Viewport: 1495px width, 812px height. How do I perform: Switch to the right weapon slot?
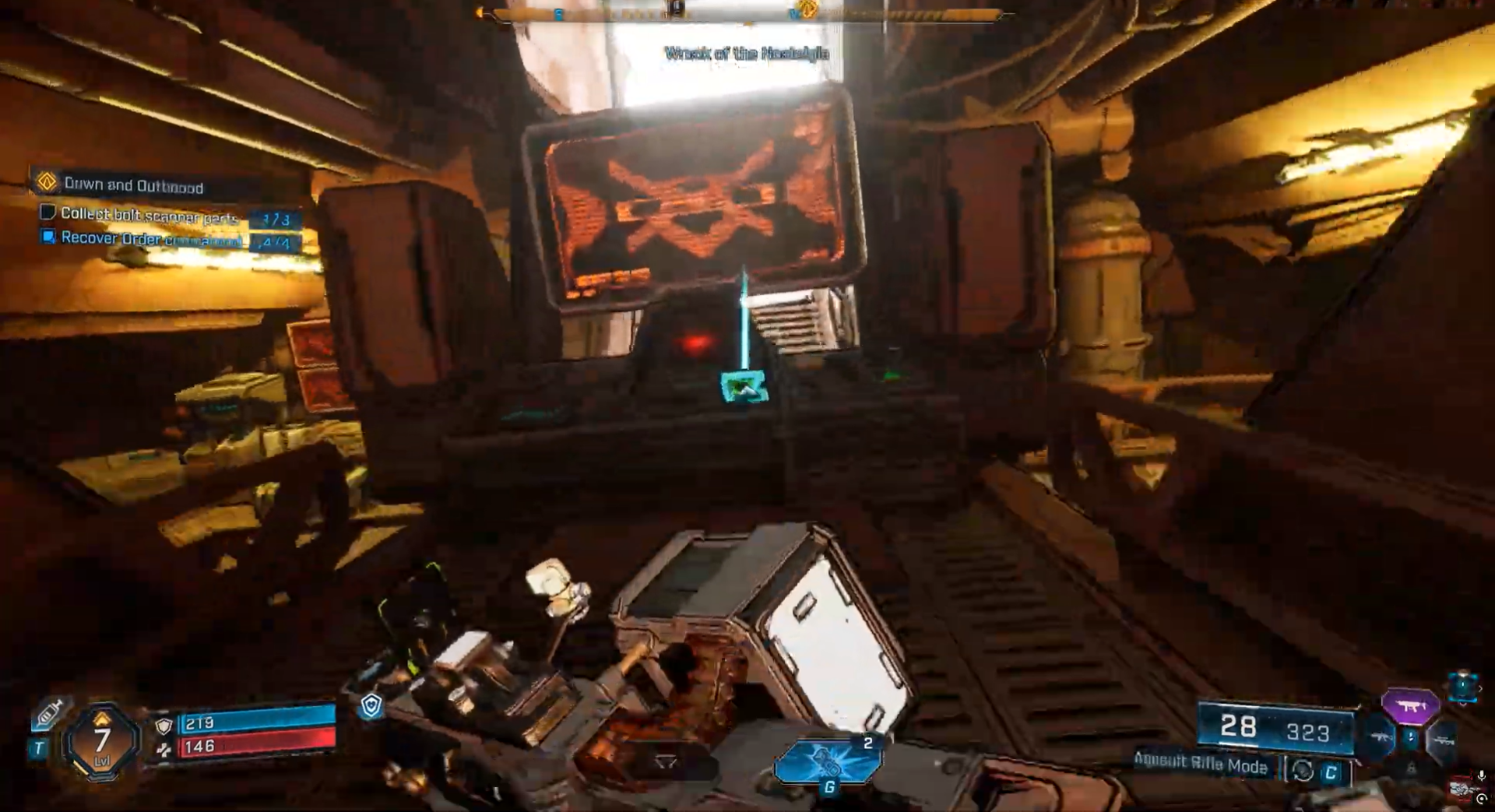point(1442,740)
